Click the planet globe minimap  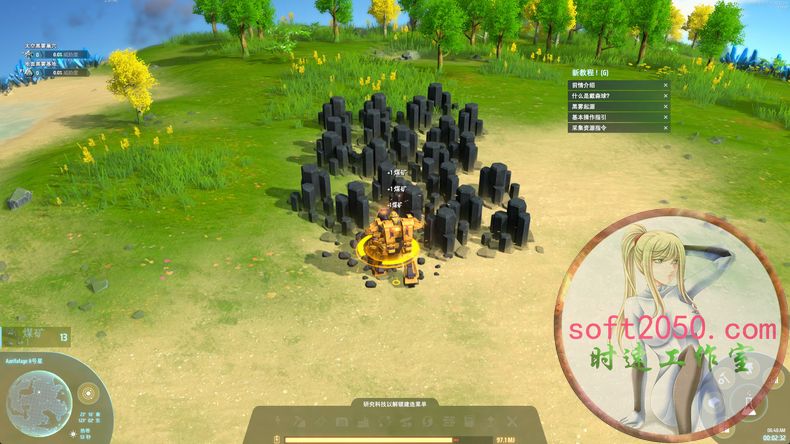(x=37, y=400)
